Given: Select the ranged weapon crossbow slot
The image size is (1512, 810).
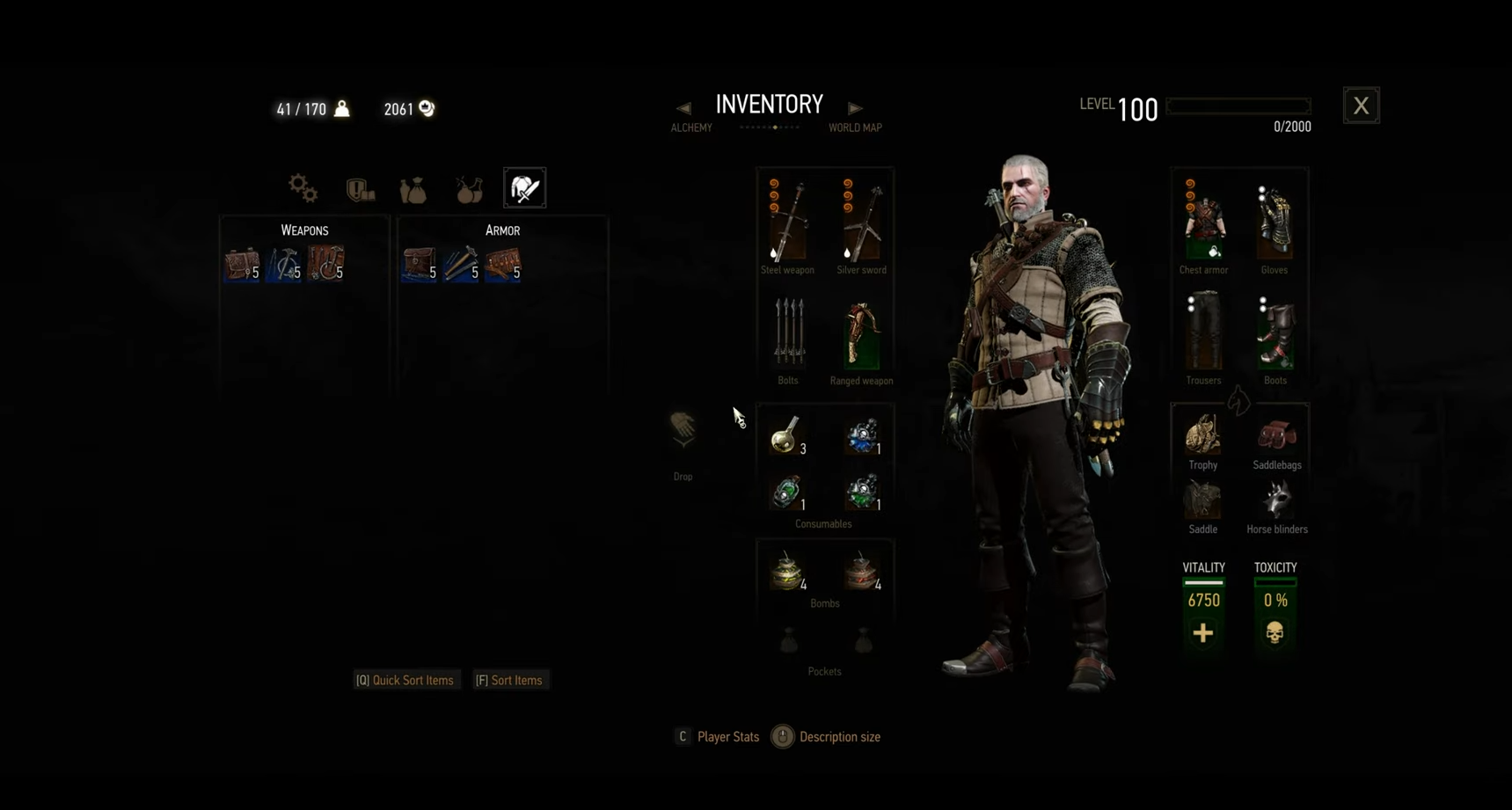Looking at the screenshot, I should 861,334.
